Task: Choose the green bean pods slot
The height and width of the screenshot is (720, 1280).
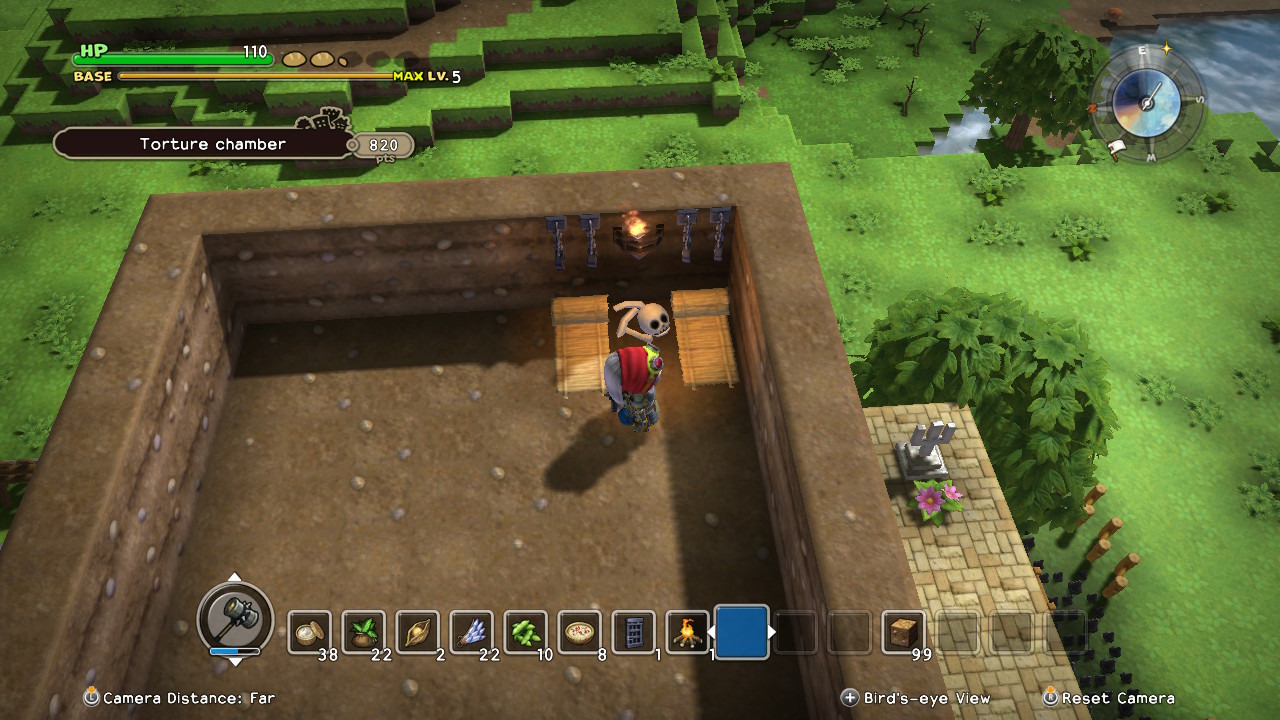Action: [x=526, y=632]
